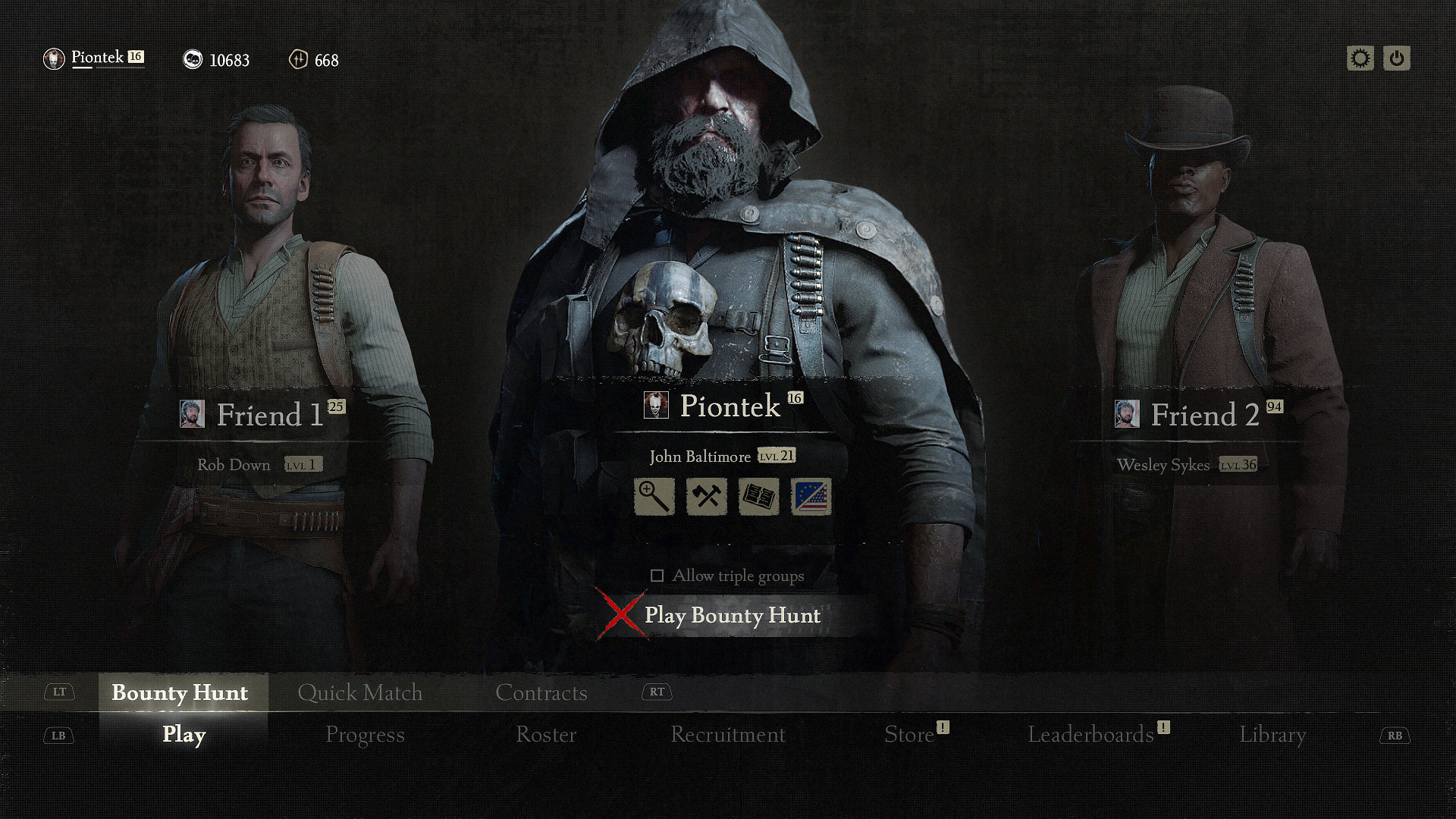The width and height of the screenshot is (1456, 819).
Task: Open the Progress section
Action: point(365,735)
